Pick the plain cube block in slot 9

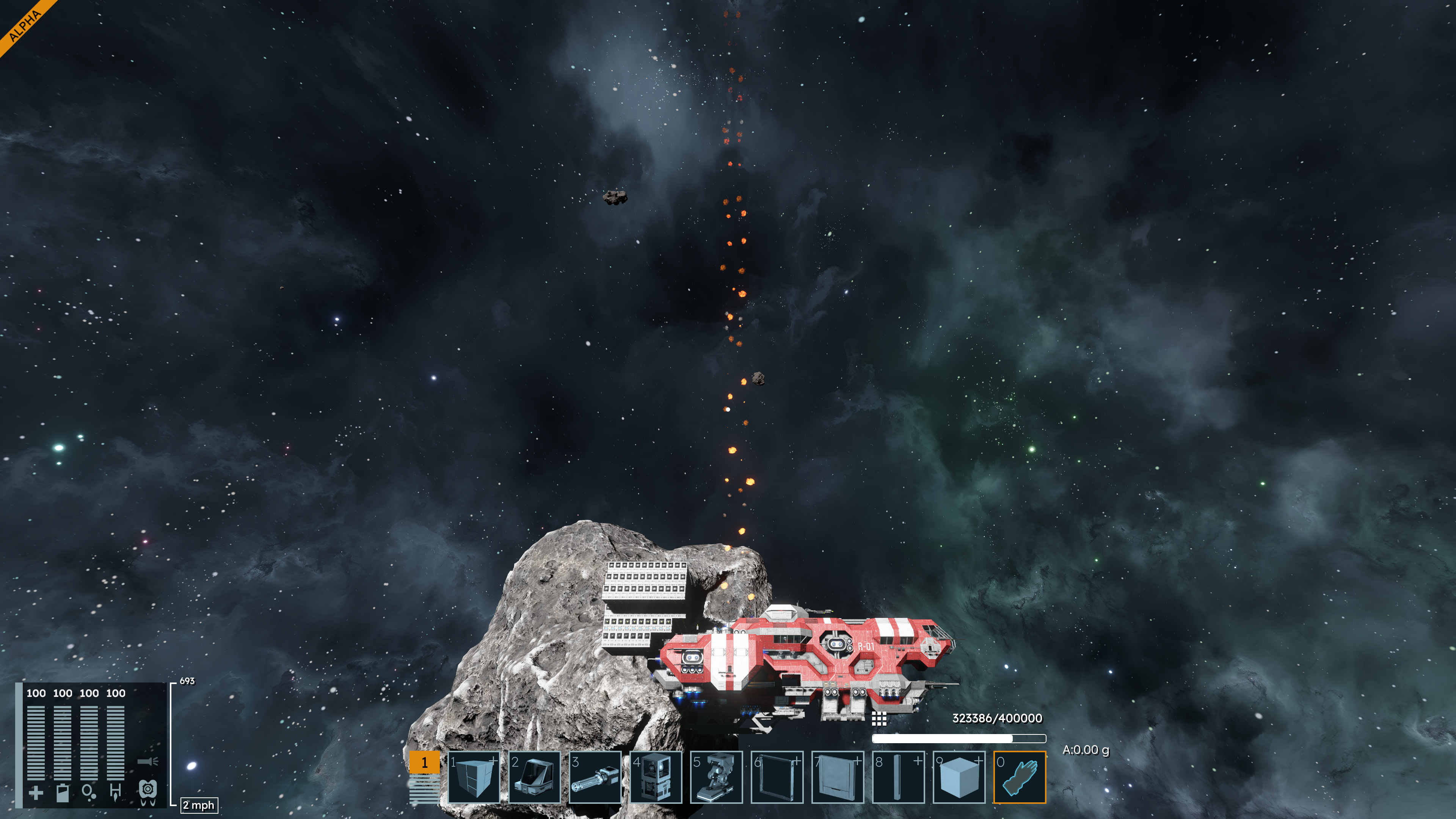tap(959, 777)
